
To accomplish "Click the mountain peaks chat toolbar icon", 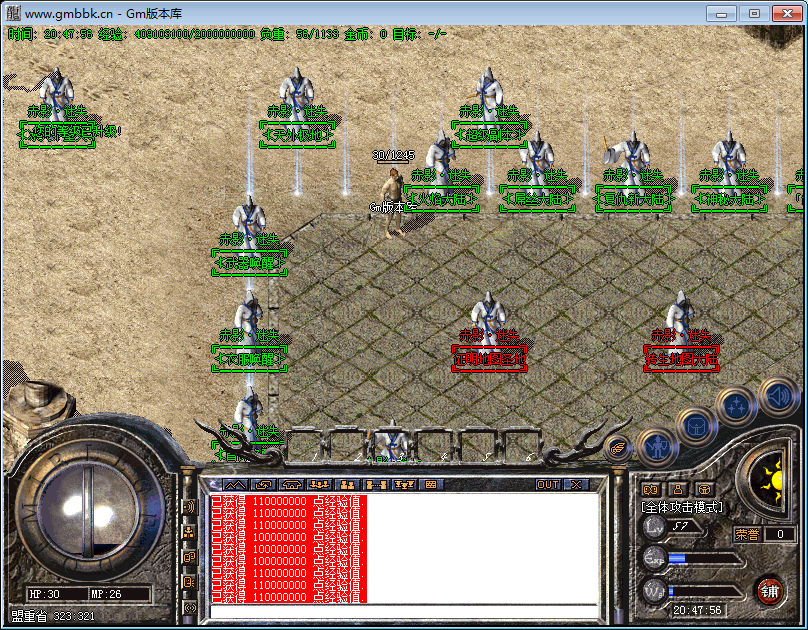I will 232,485.
